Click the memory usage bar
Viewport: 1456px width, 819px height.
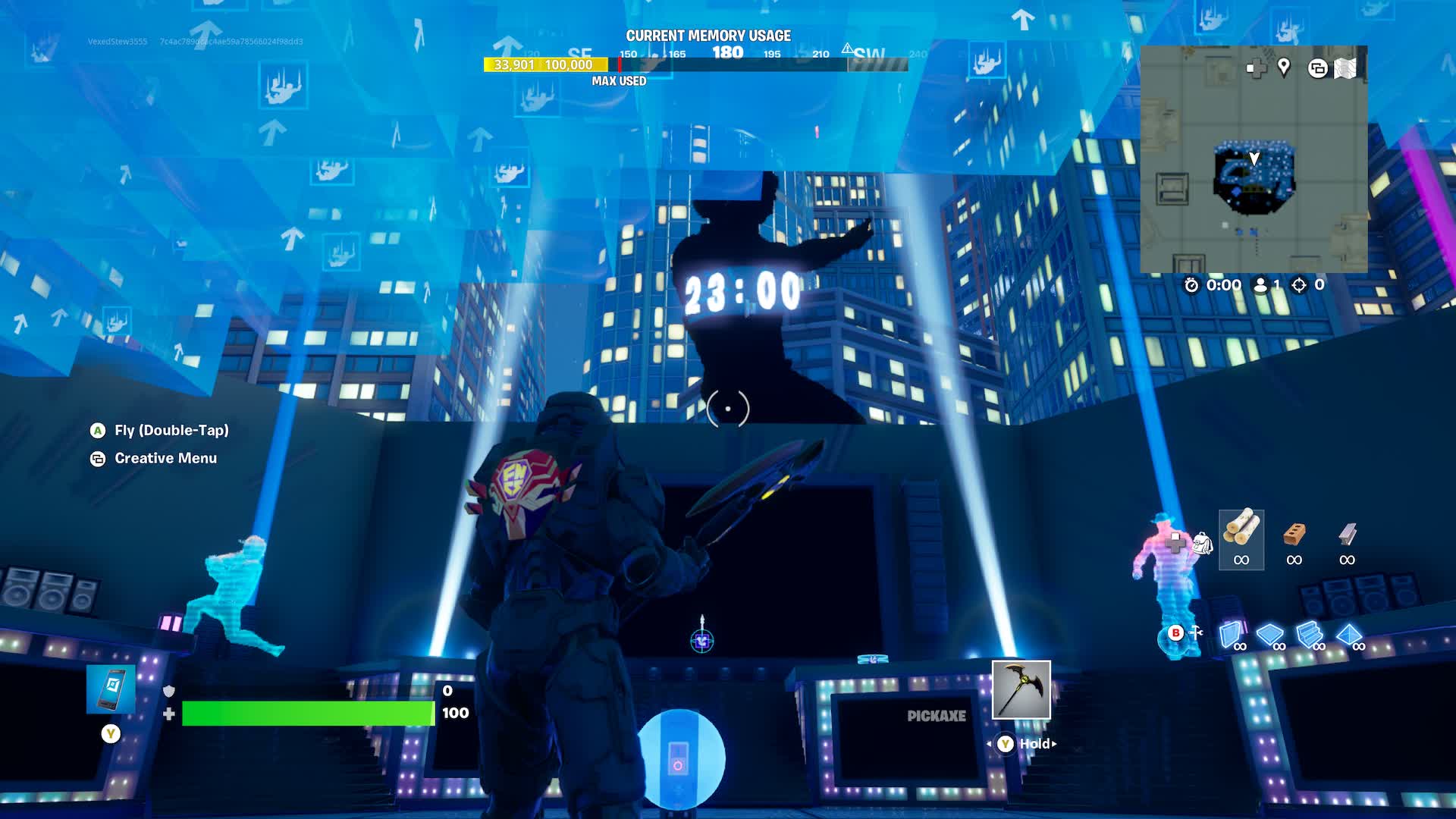(546, 65)
